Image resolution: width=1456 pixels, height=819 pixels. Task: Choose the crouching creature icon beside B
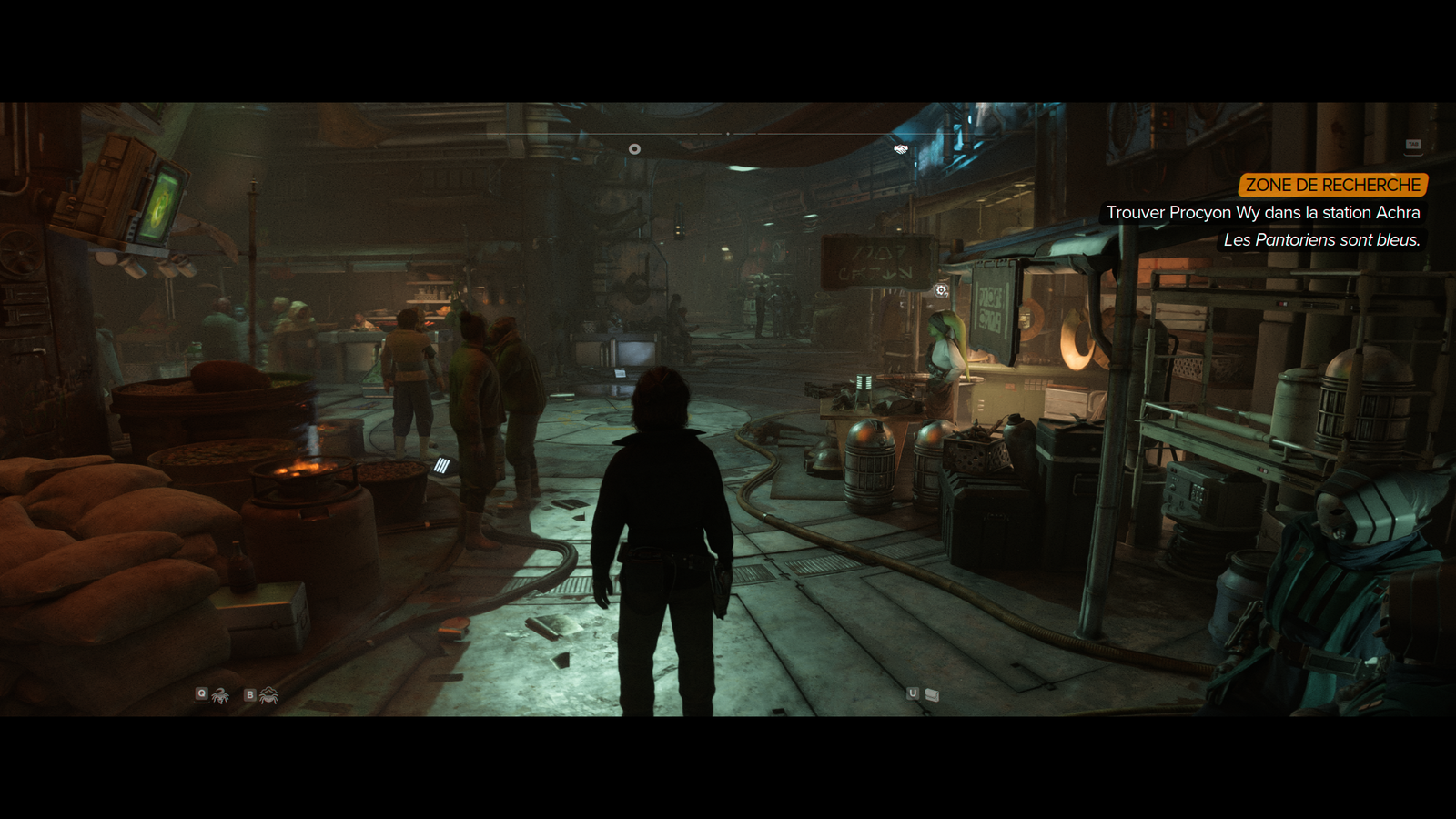click(268, 695)
